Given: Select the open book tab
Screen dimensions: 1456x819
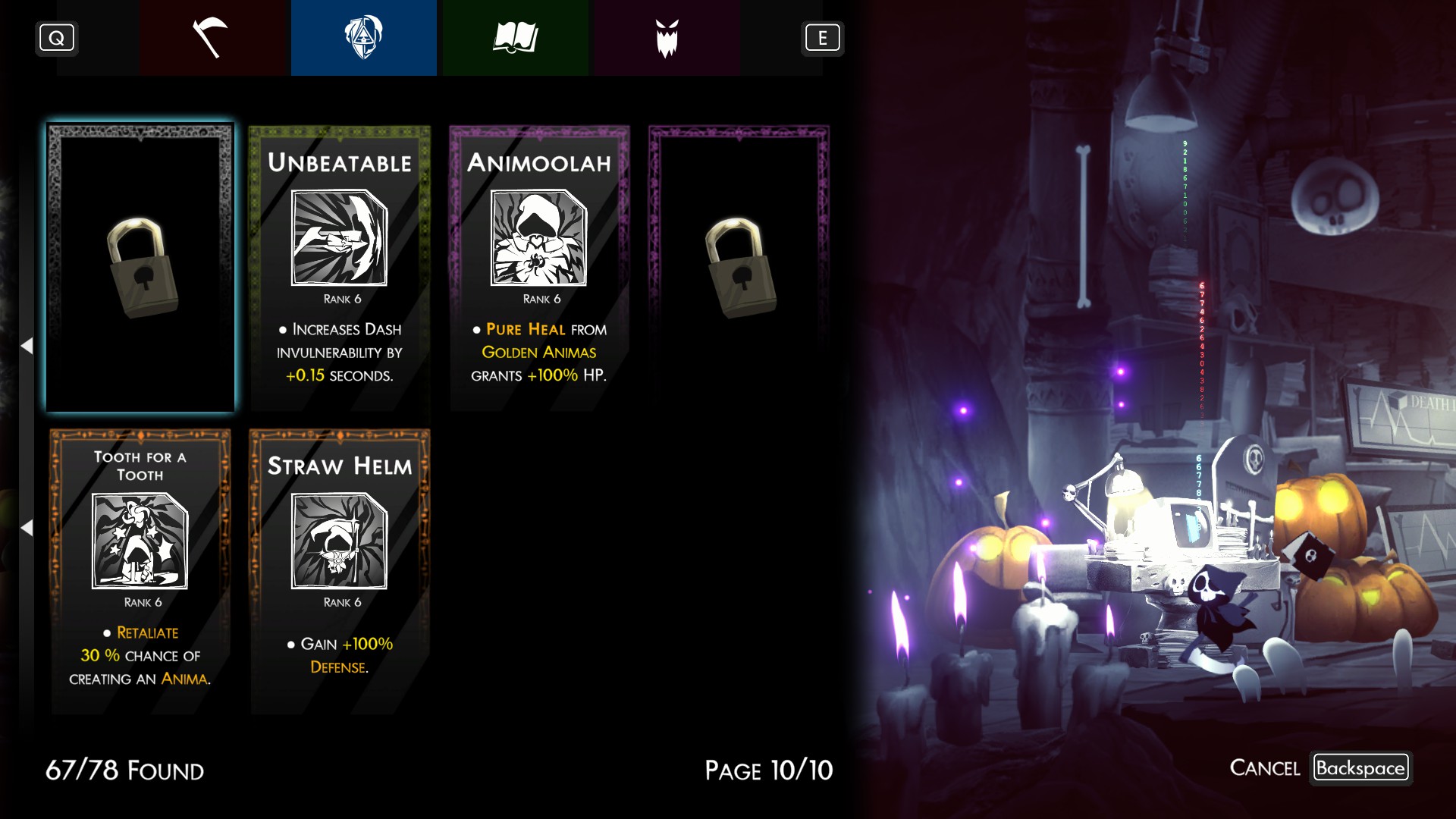Looking at the screenshot, I should click(x=515, y=38).
